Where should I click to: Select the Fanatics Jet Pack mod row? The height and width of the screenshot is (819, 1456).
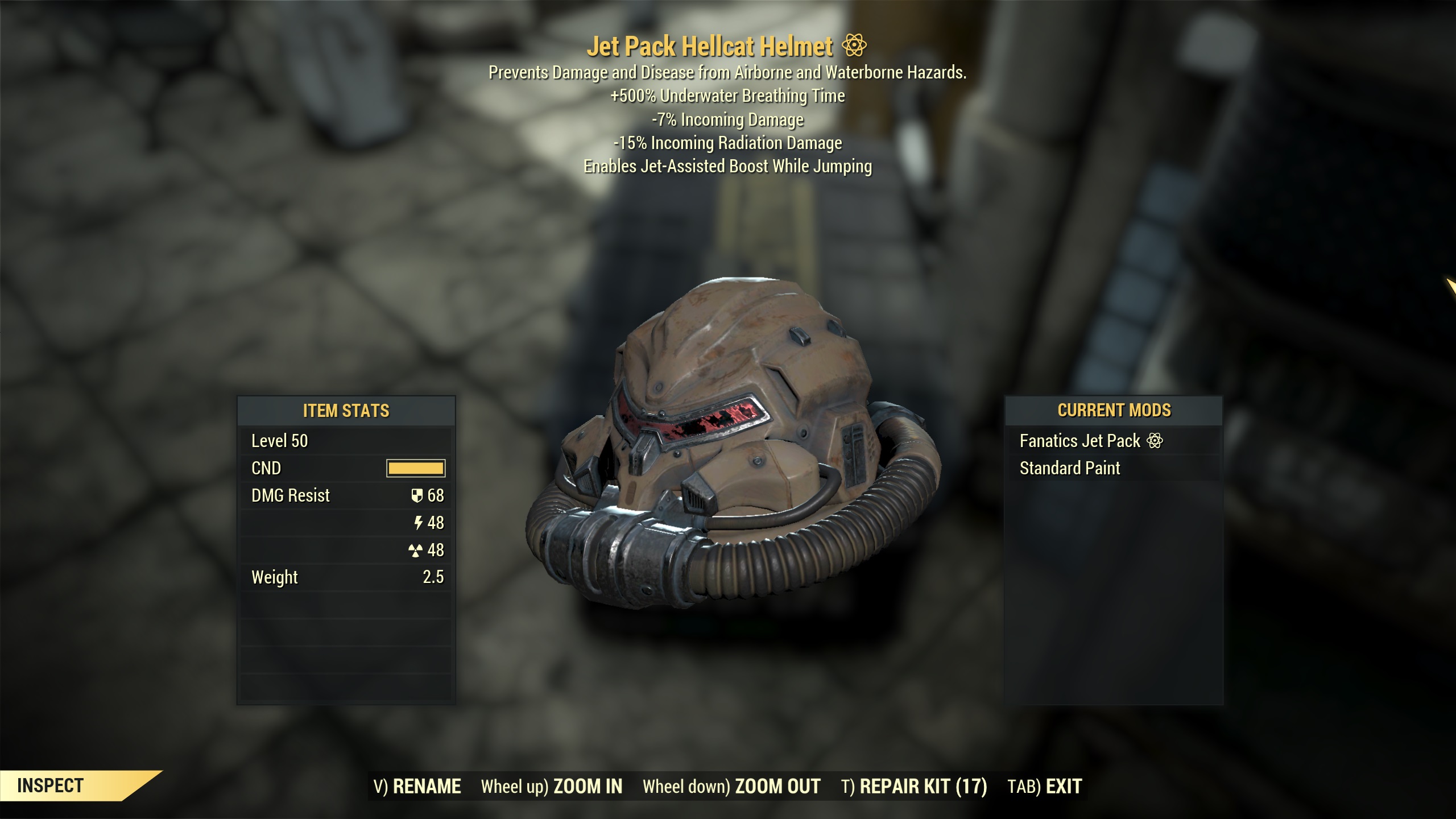[x=1113, y=441]
